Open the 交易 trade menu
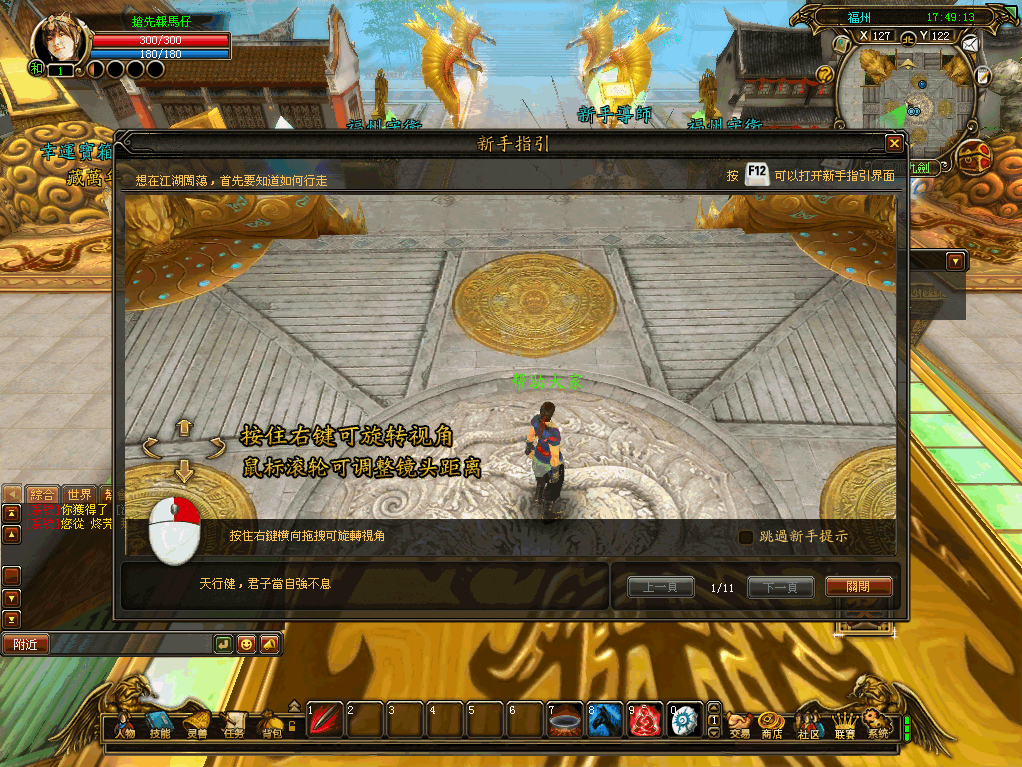This screenshot has height=767, width=1022. pyautogui.click(x=739, y=723)
